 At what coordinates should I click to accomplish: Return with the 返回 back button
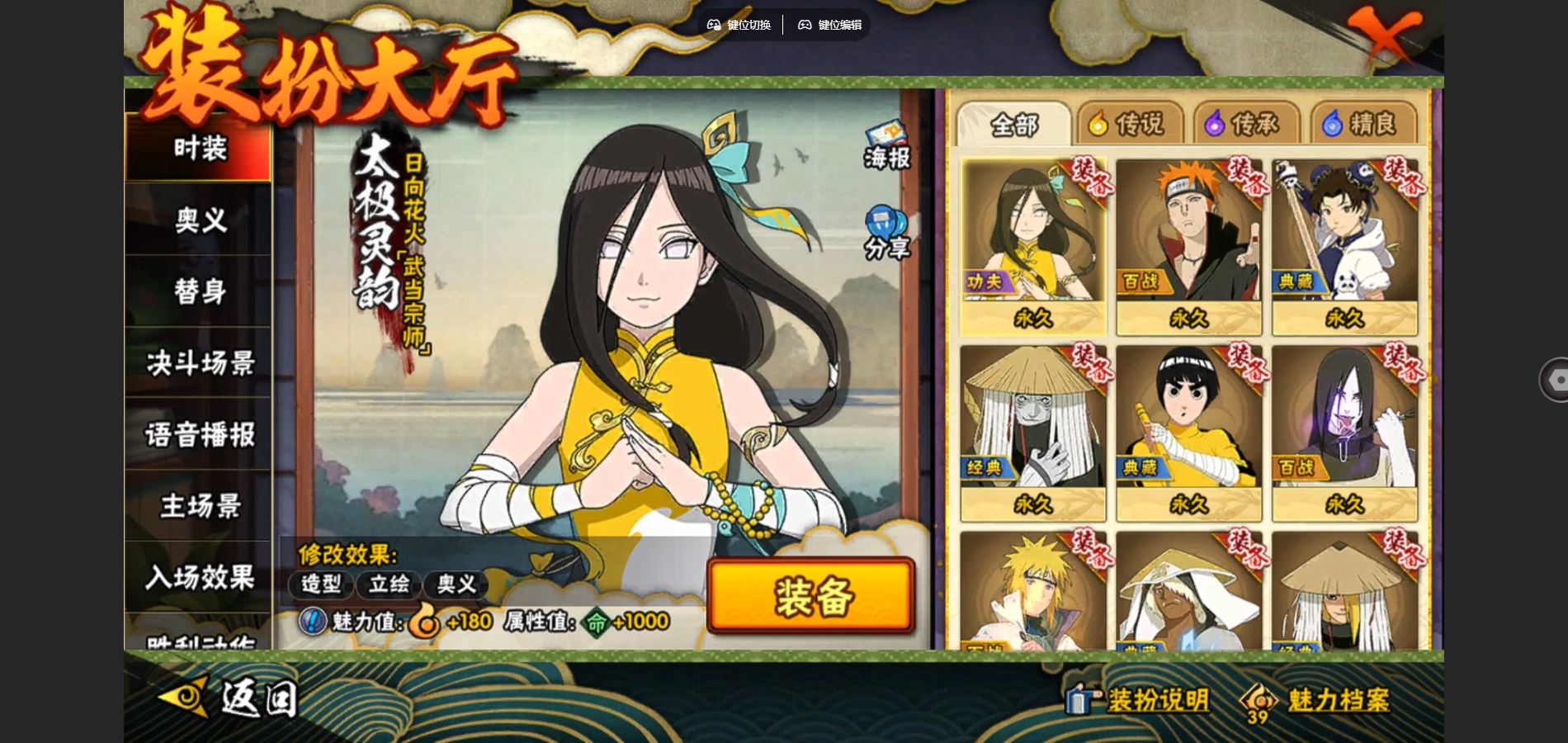tap(229, 698)
